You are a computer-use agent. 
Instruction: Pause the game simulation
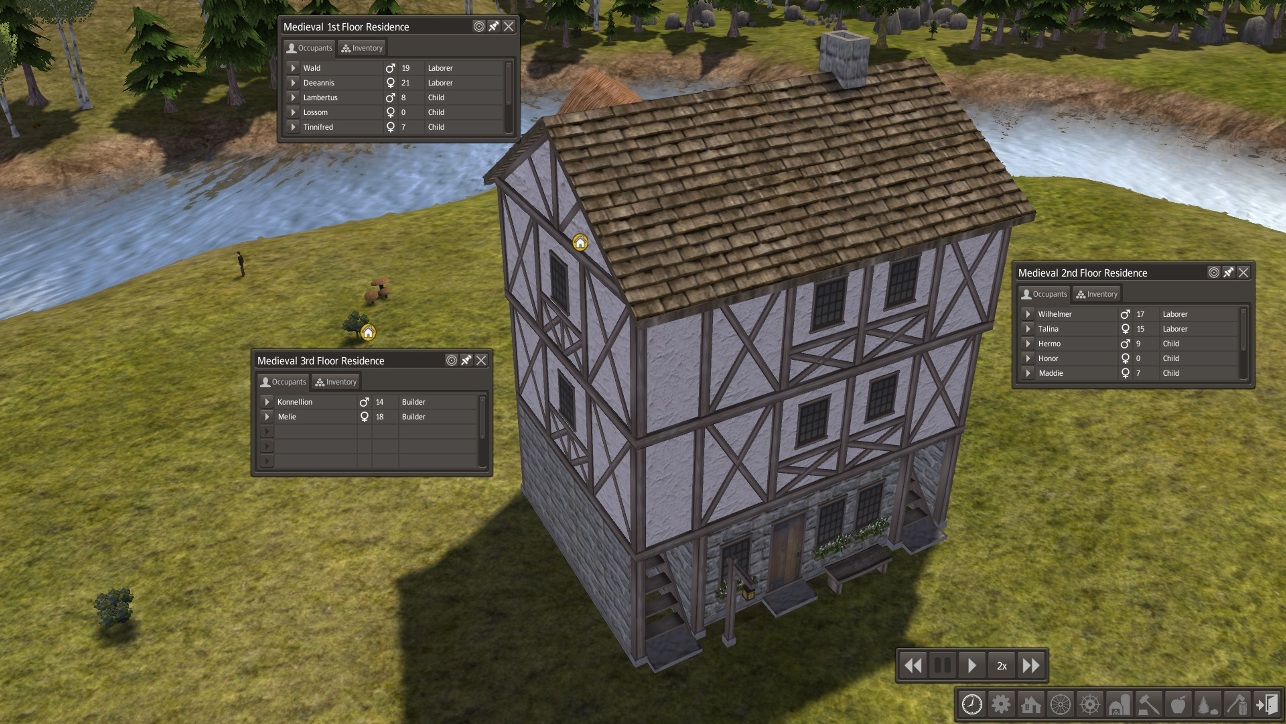pyautogui.click(x=942, y=665)
